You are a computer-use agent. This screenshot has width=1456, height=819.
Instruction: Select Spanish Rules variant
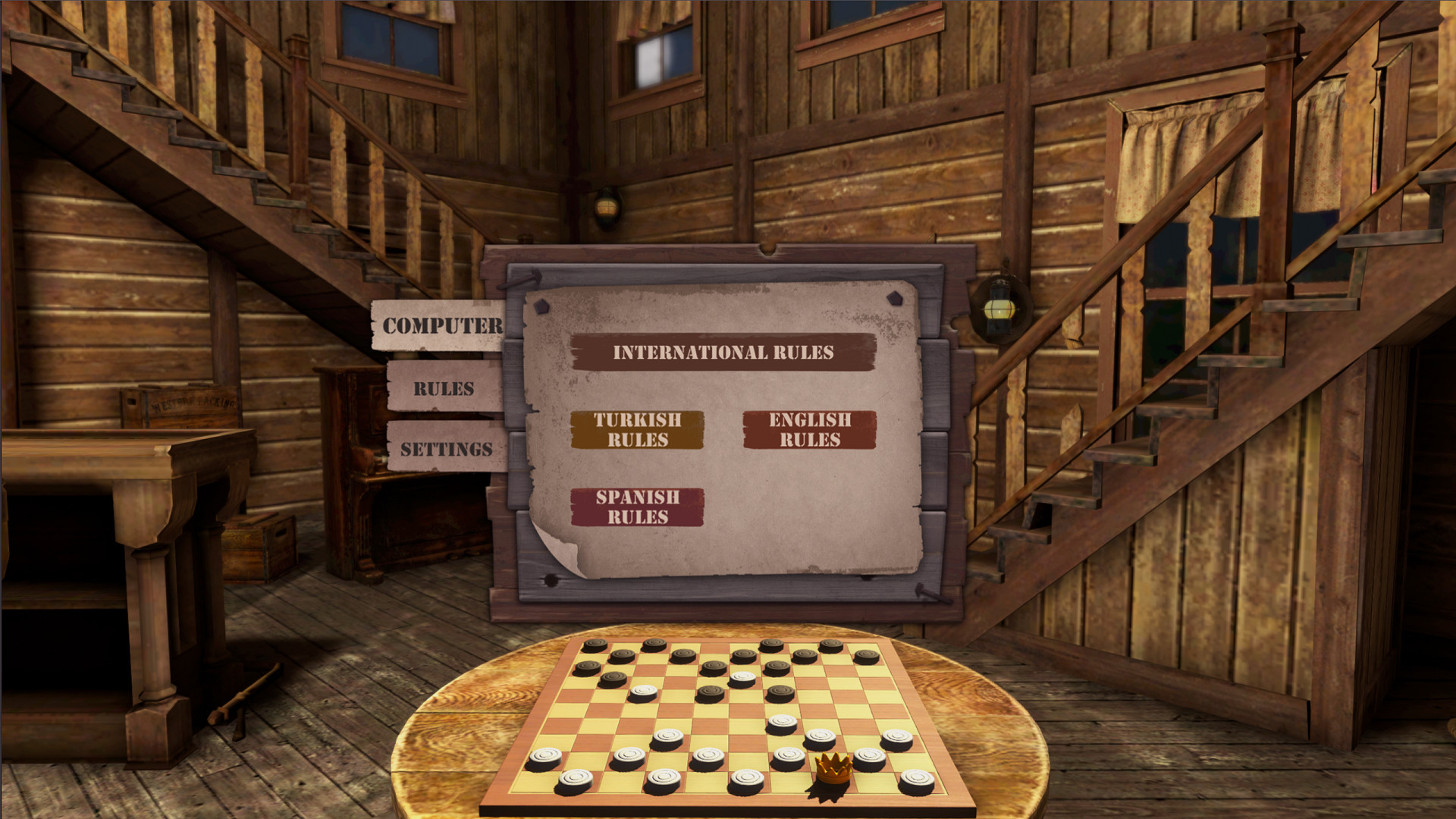click(638, 507)
